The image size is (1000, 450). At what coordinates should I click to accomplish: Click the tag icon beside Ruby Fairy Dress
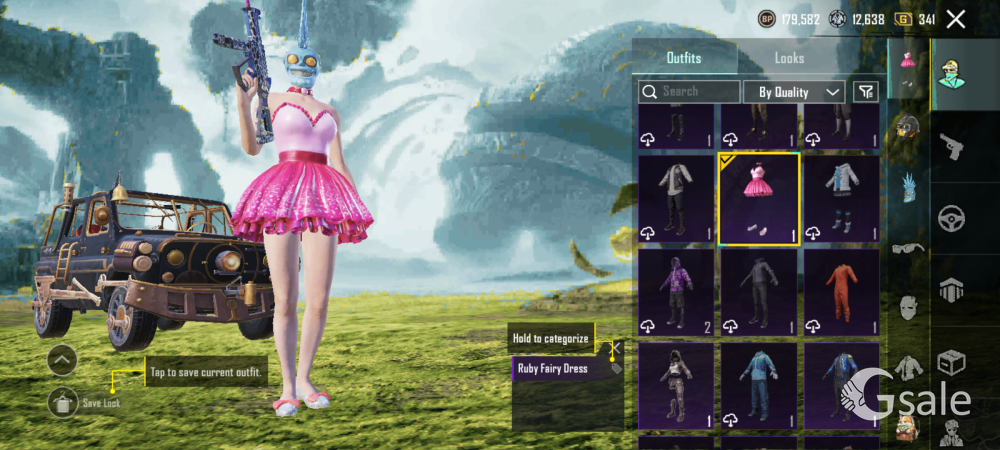click(616, 368)
